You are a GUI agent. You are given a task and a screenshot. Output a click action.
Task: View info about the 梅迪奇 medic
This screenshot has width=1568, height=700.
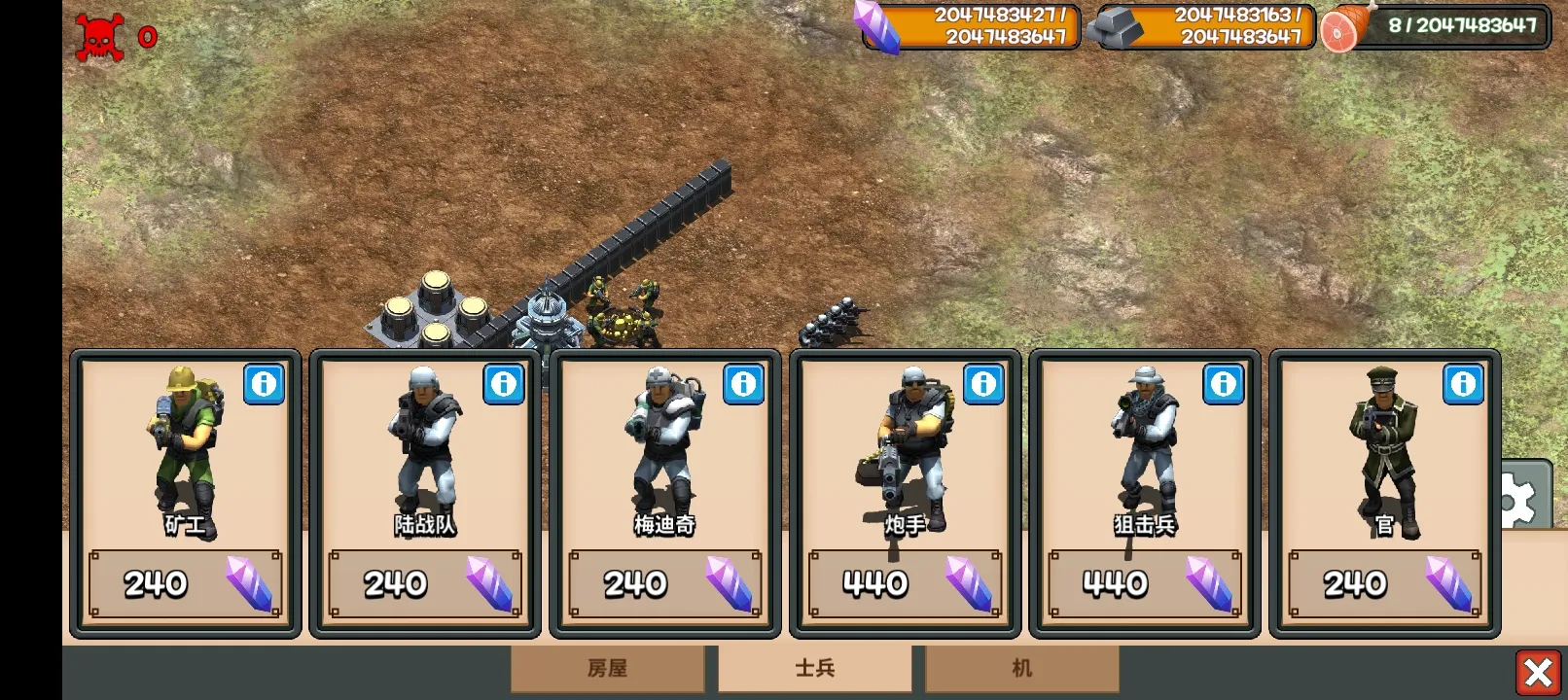point(744,384)
